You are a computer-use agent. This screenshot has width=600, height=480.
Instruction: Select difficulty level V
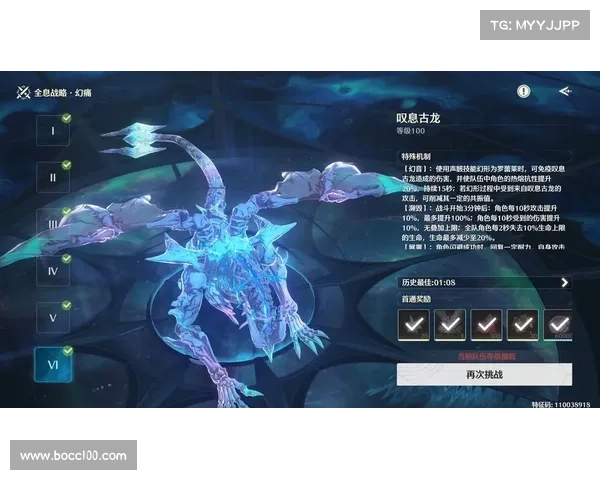click(x=52, y=317)
